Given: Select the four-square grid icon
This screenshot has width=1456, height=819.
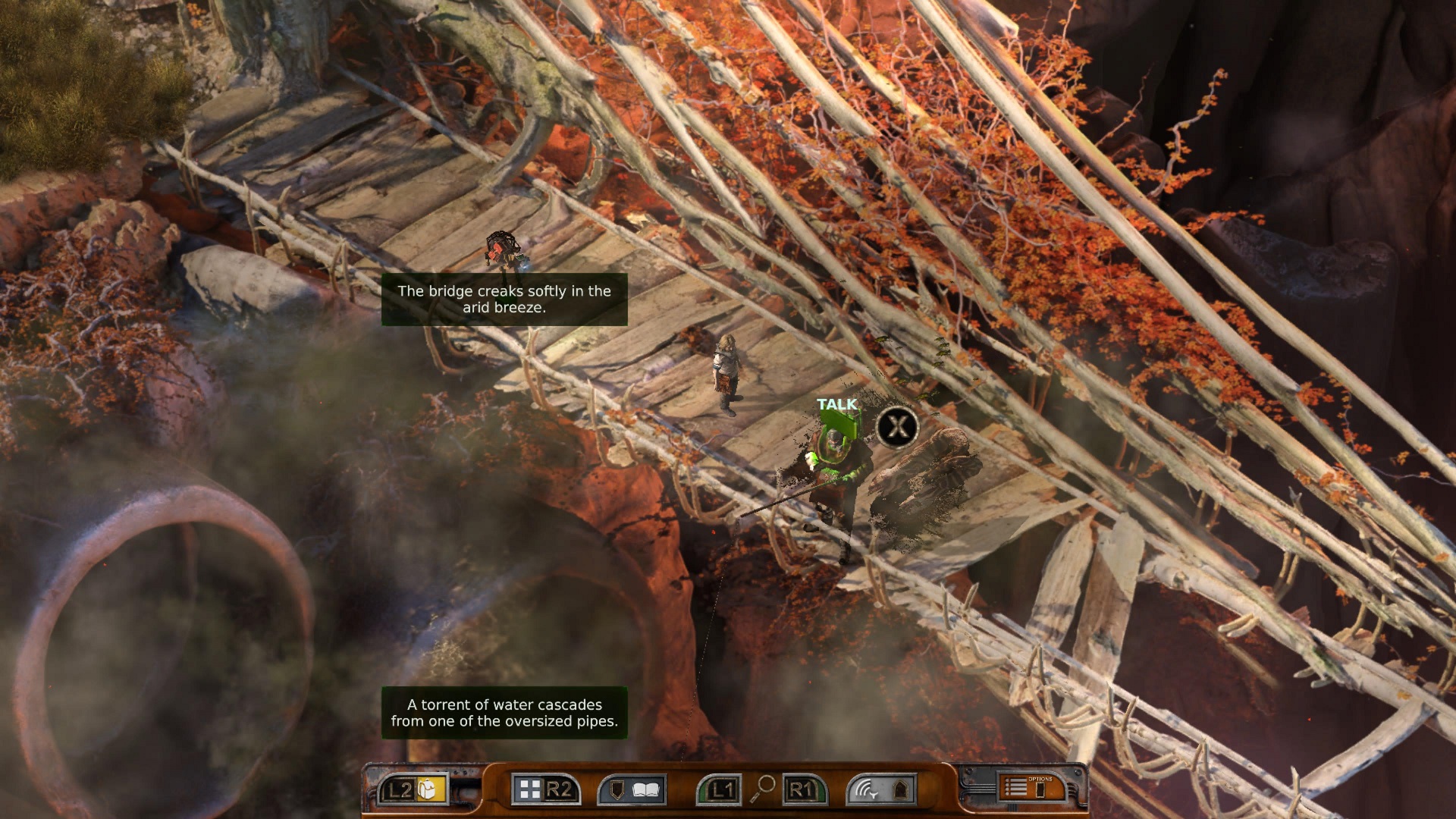Looking at the screenshot, I should (x=530, y=790).
